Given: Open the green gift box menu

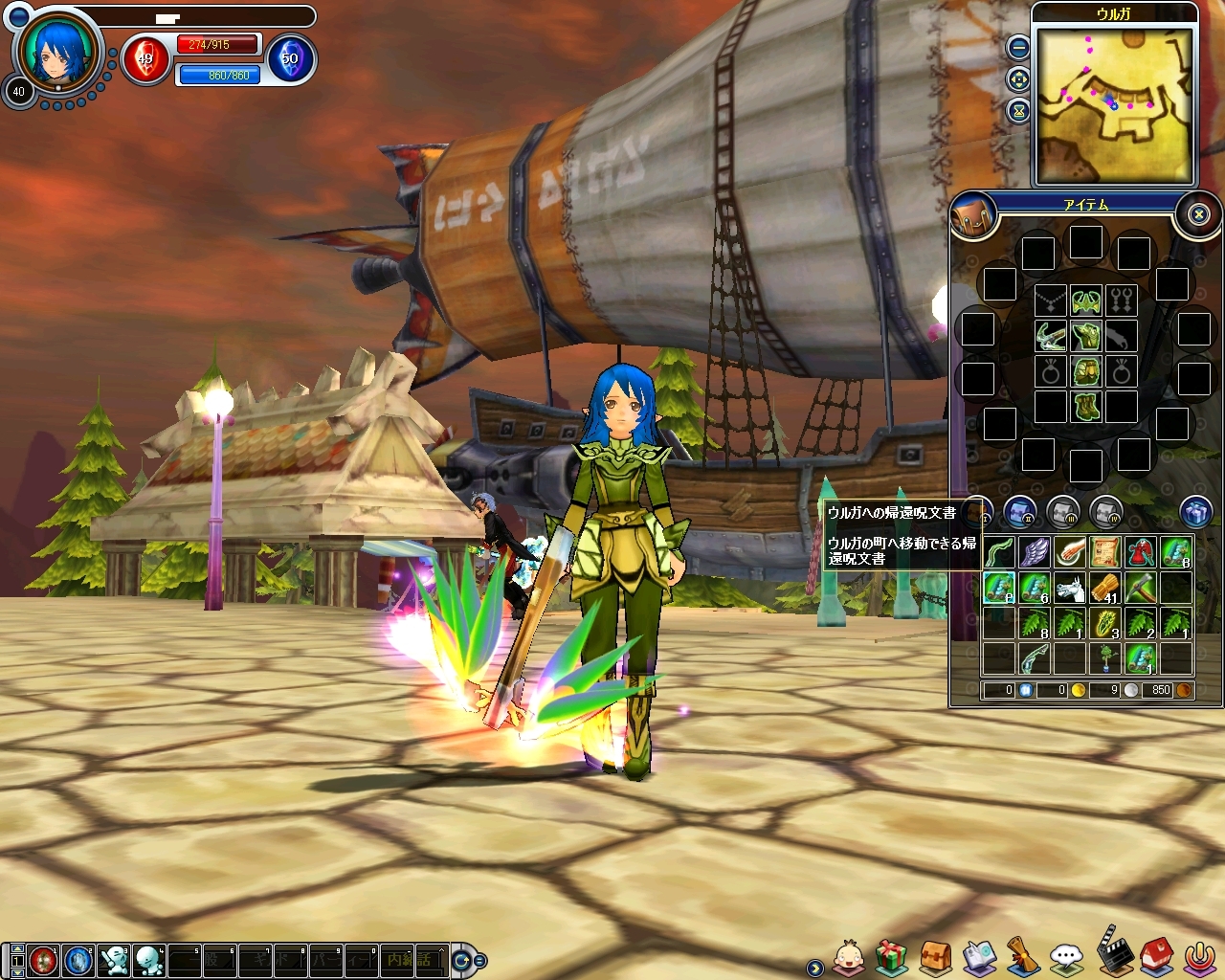Looking at the screenshot, I should click(891, 955).
